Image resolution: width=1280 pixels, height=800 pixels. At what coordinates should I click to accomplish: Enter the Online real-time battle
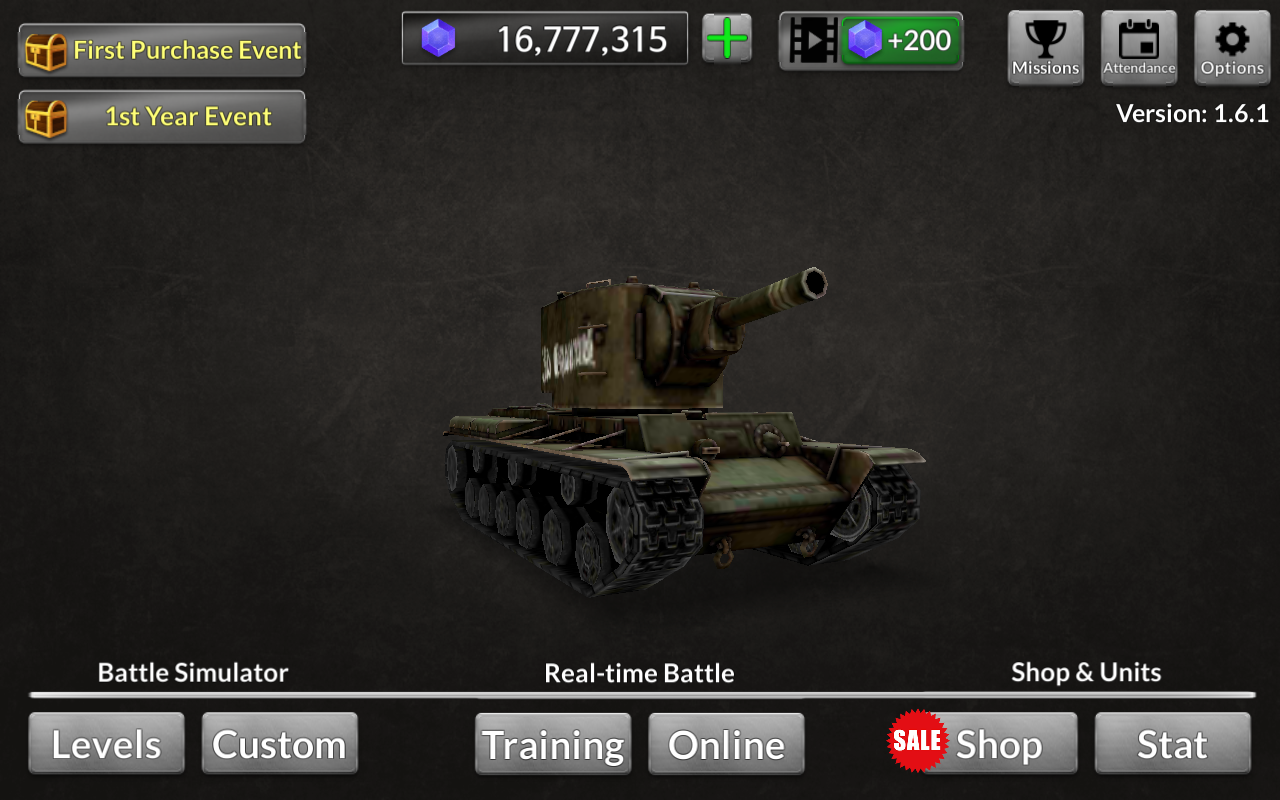click(727, 744)
